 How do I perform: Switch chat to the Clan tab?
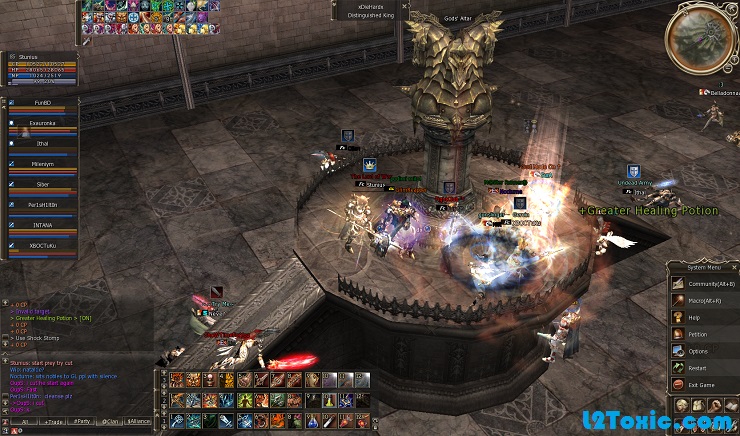tap(110, 423)
